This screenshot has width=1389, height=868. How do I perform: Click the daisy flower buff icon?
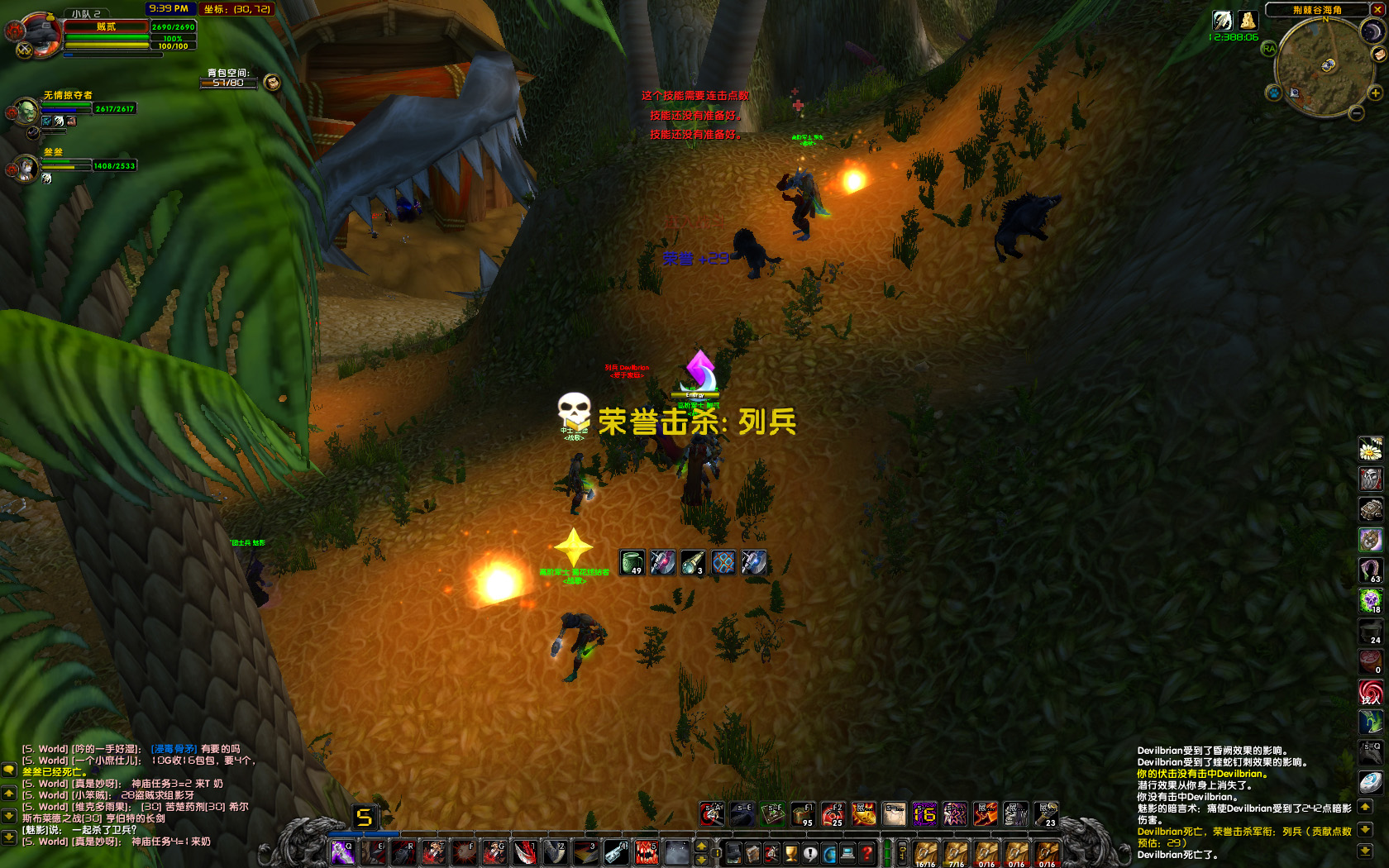(x=1372, y=448)
